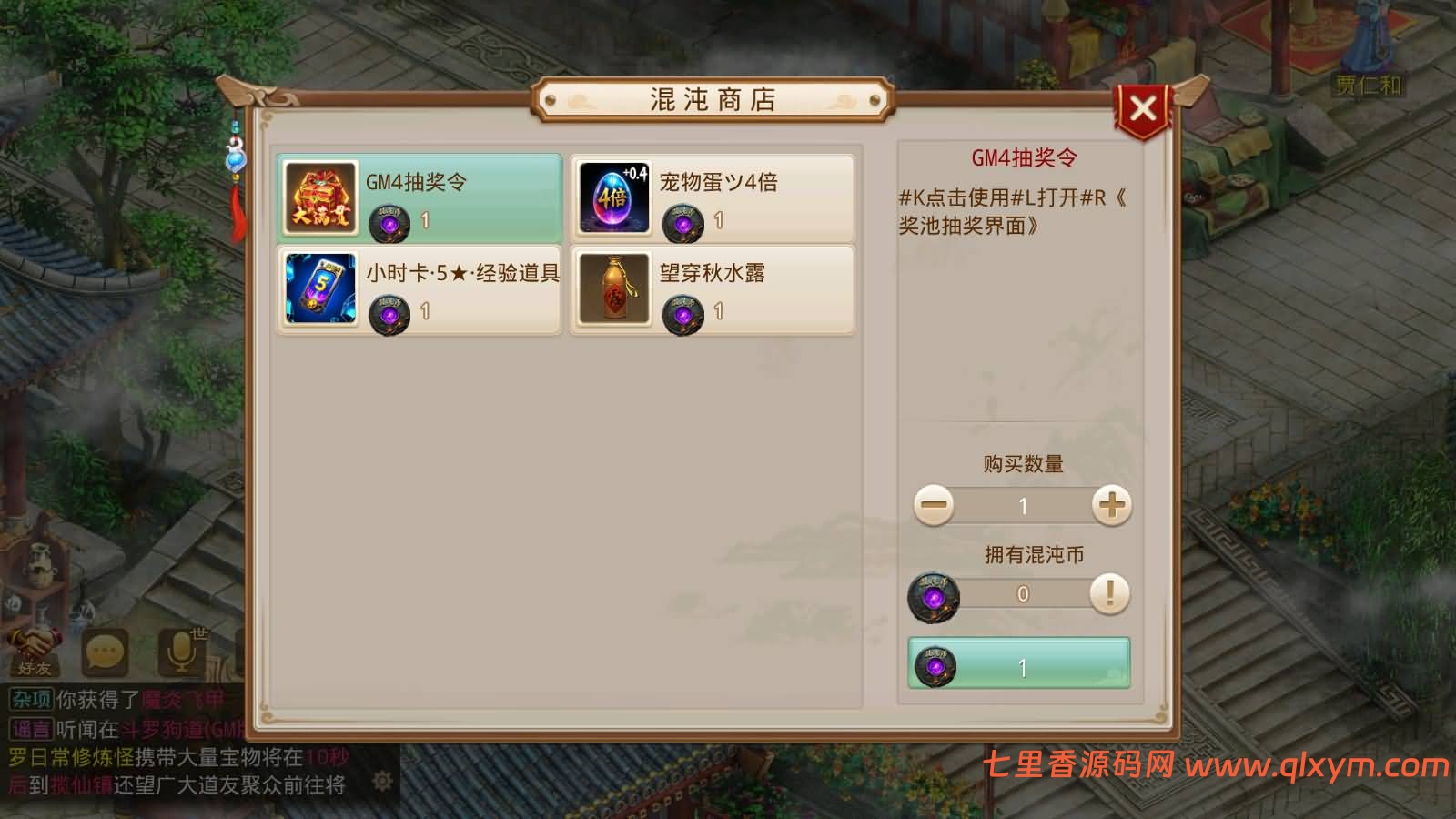Click the exclamation info button next to 拥有混沌币
The width and height of the screenshot is (1456, 819).
click(1108, 593)
